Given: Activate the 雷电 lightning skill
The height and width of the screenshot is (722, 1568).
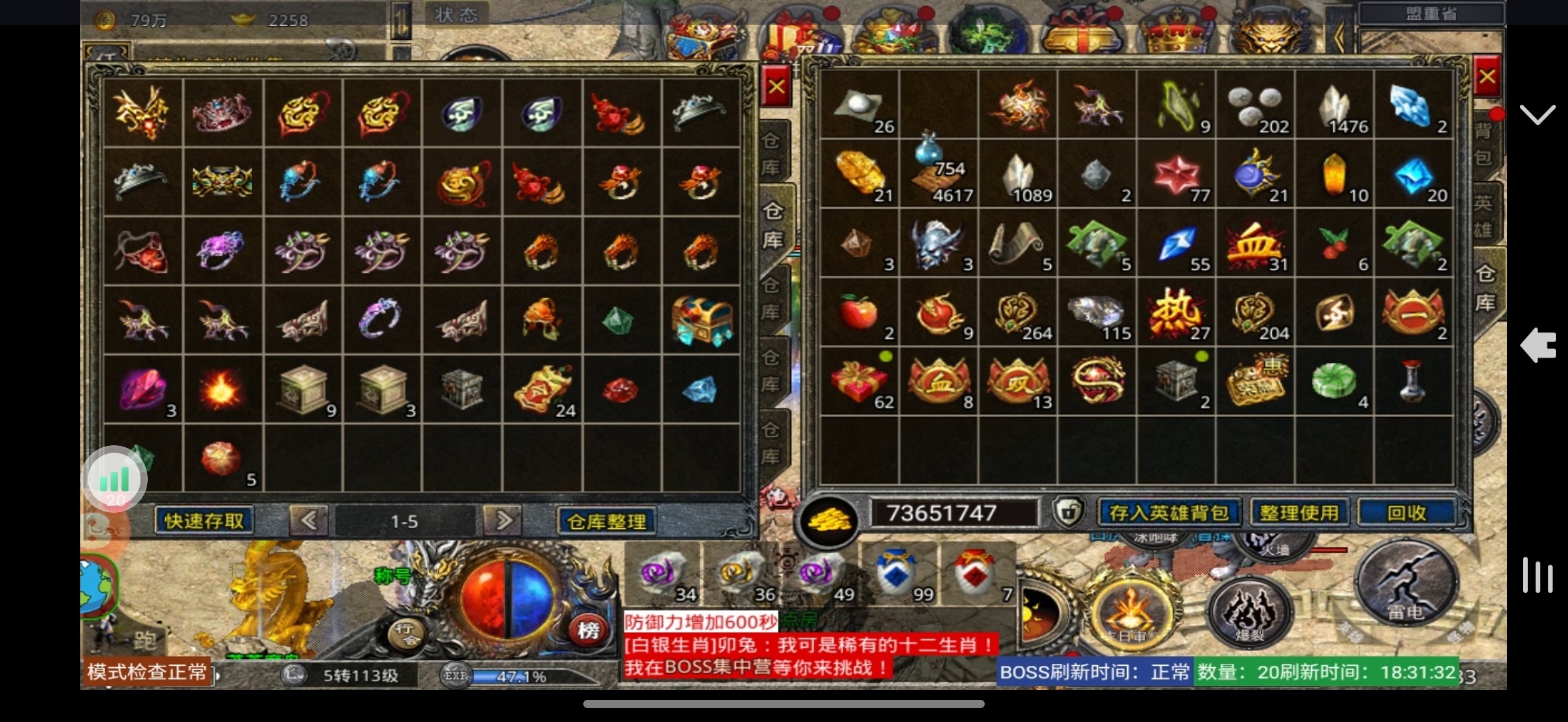Looking at the screenshot, I should (1406, 583).
